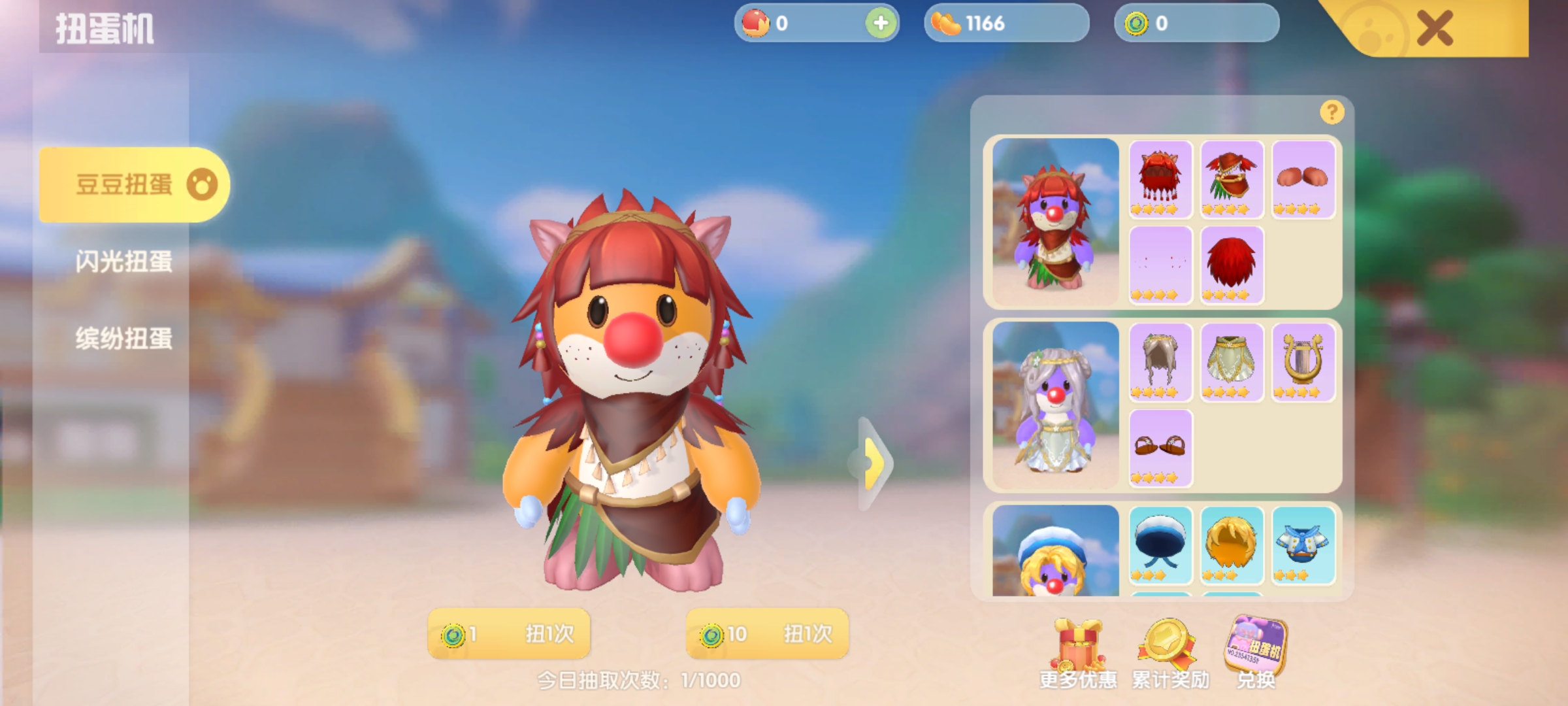Spin the gacha once for 1 coin
This screenshot has height=706, width=1568.
(509, 633)
